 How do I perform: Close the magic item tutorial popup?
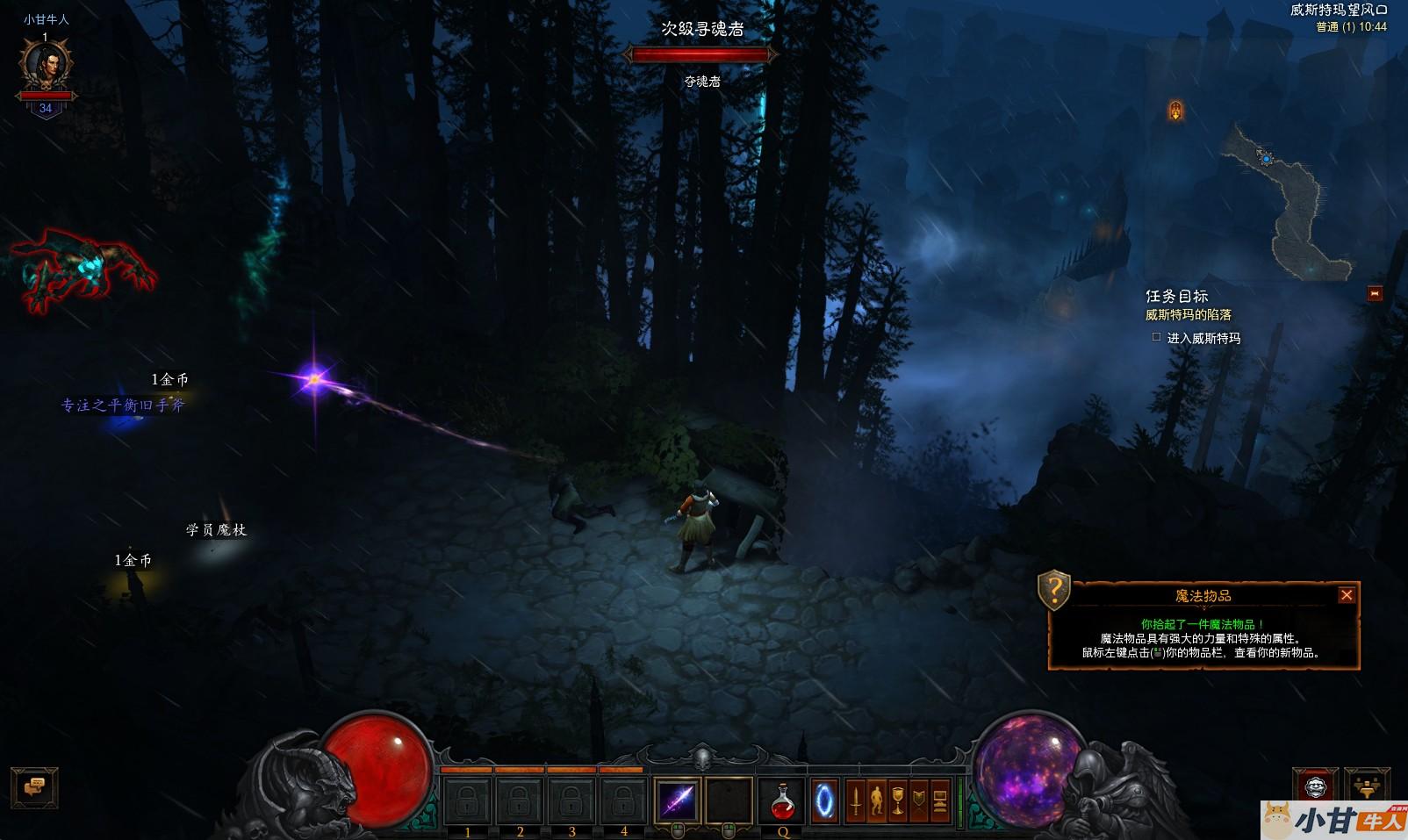tap(1346, 595)
